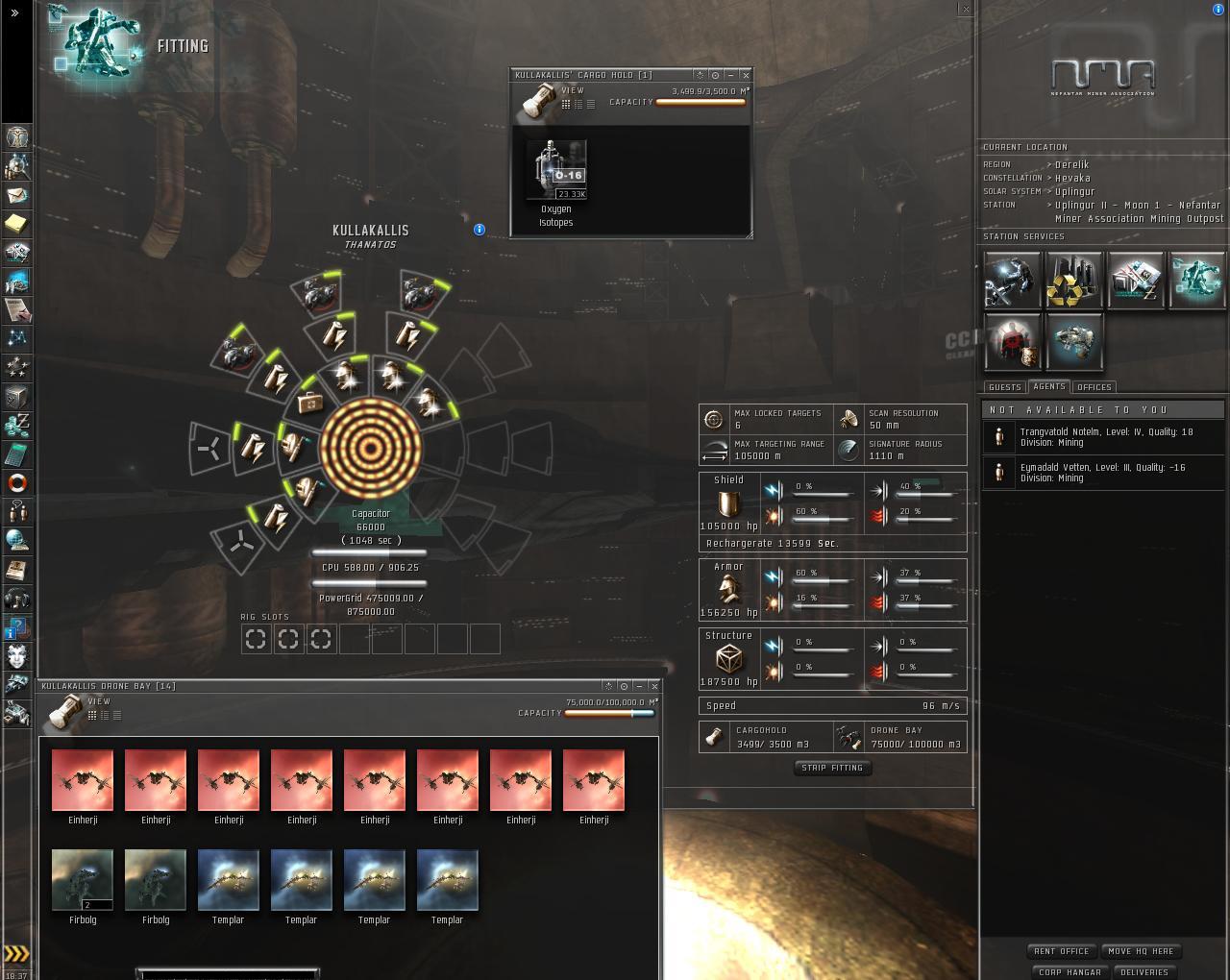This screenshot has width=1230, height=980.
Task: Open the reprocessing plant station service
Action: [x=1073, y=281]
